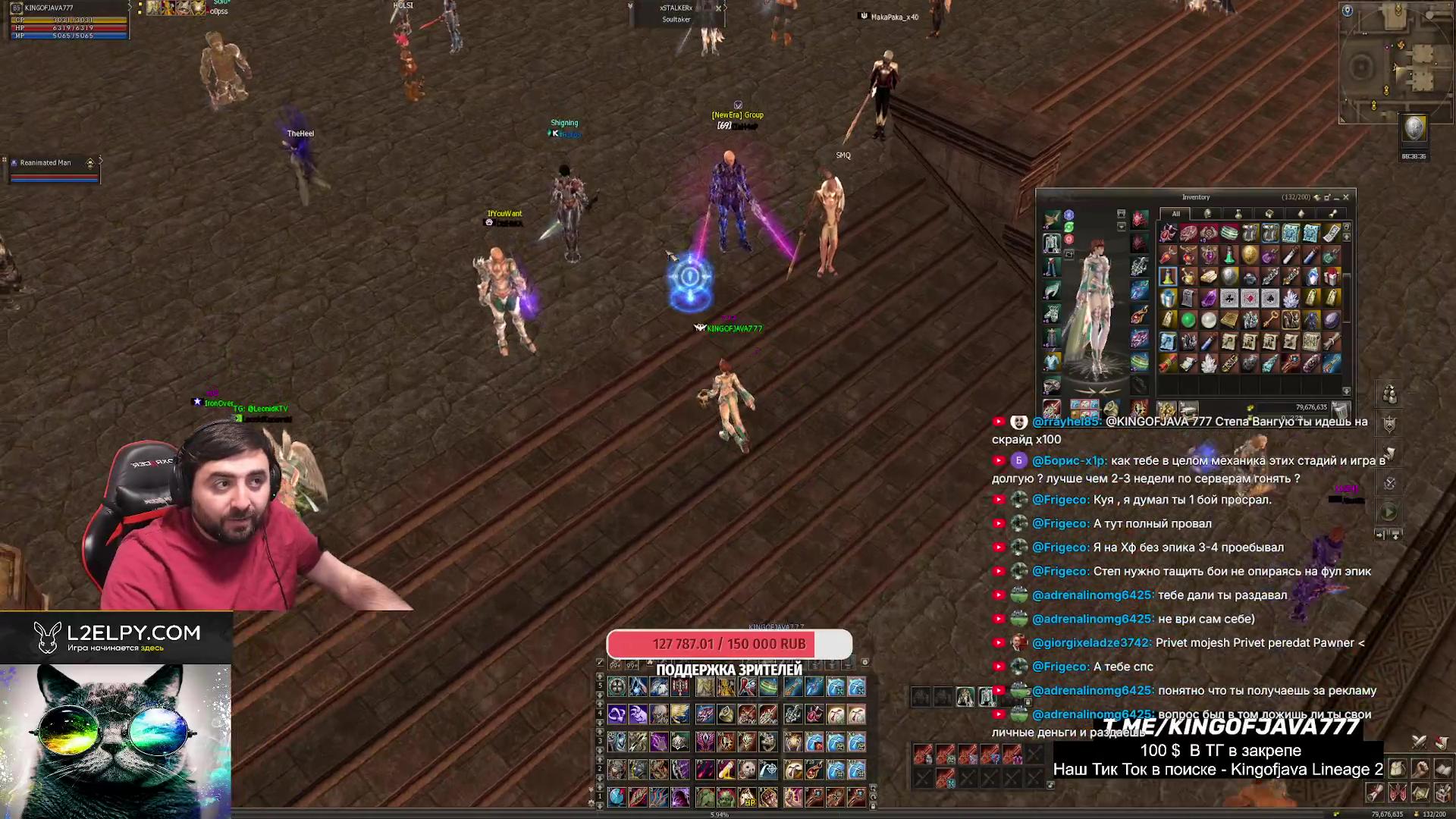
Task: Click the blue location pin on minimap
Action: click(x=1348, y=11)
